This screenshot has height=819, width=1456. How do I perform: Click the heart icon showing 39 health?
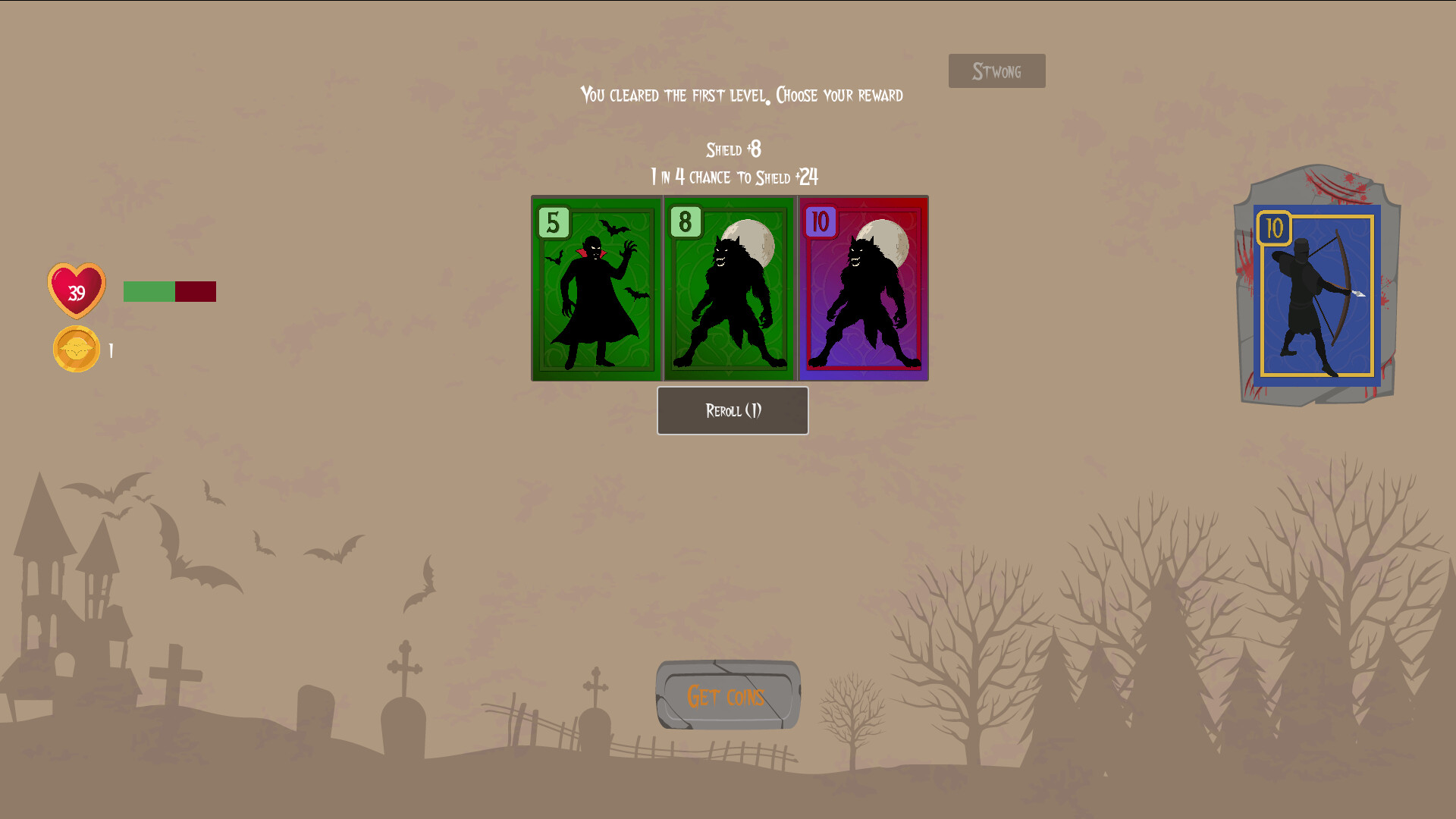pyautogui.click(x=76, y=290)
